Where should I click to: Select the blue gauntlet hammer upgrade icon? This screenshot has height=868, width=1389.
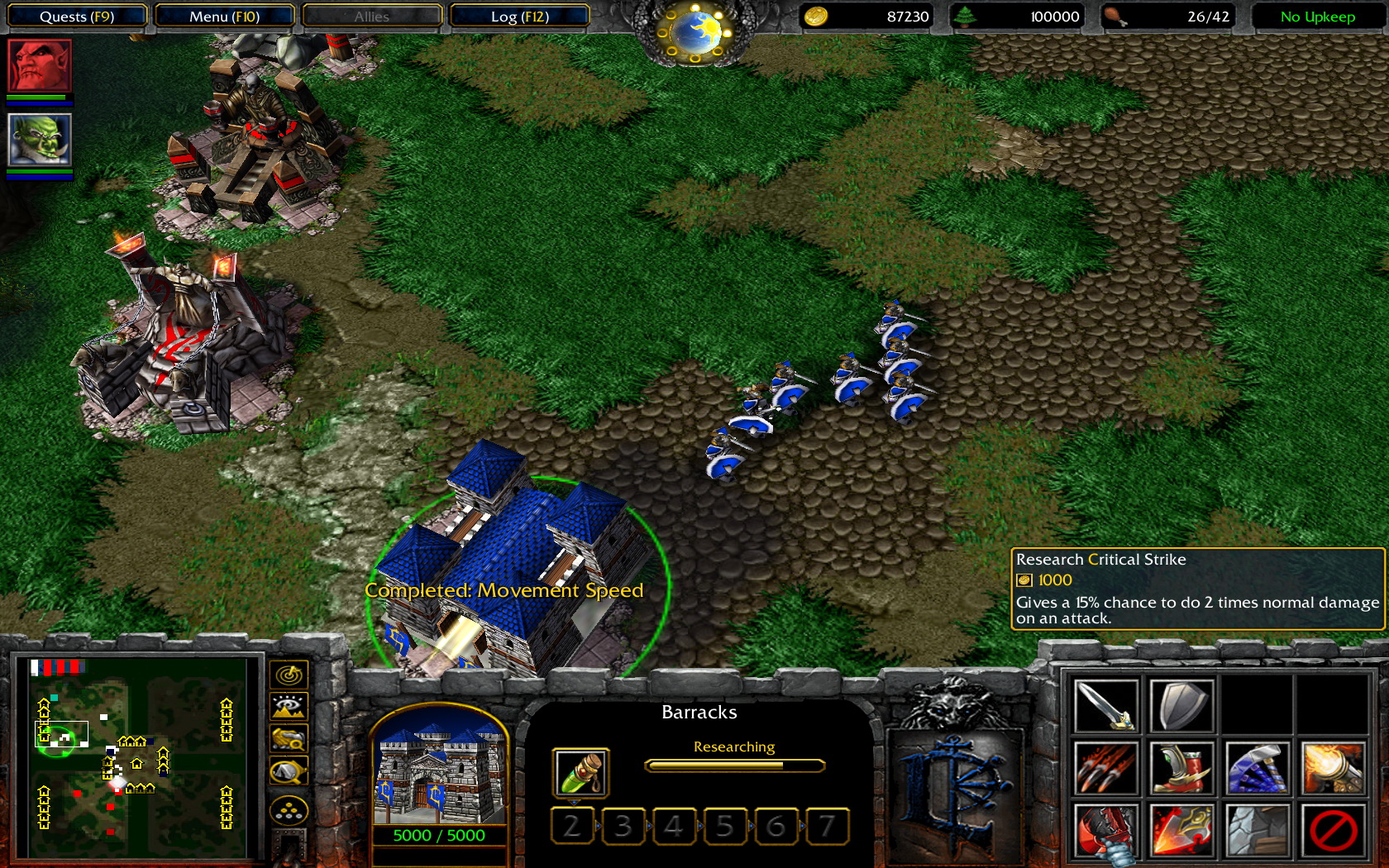pyautogui.click(x=1259, y=768)
